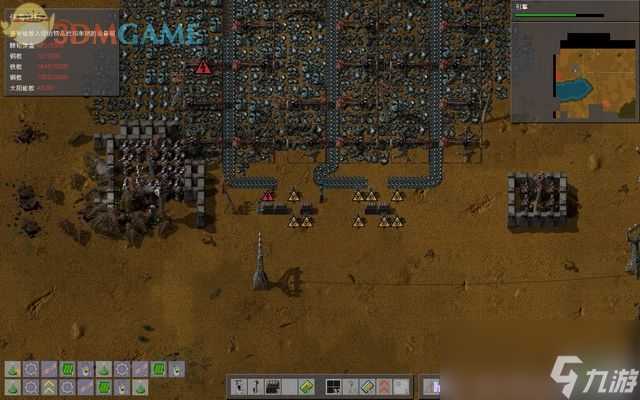Click the minimap in the corner
Viewport: 640px width, 400px height.
[574, 71]
